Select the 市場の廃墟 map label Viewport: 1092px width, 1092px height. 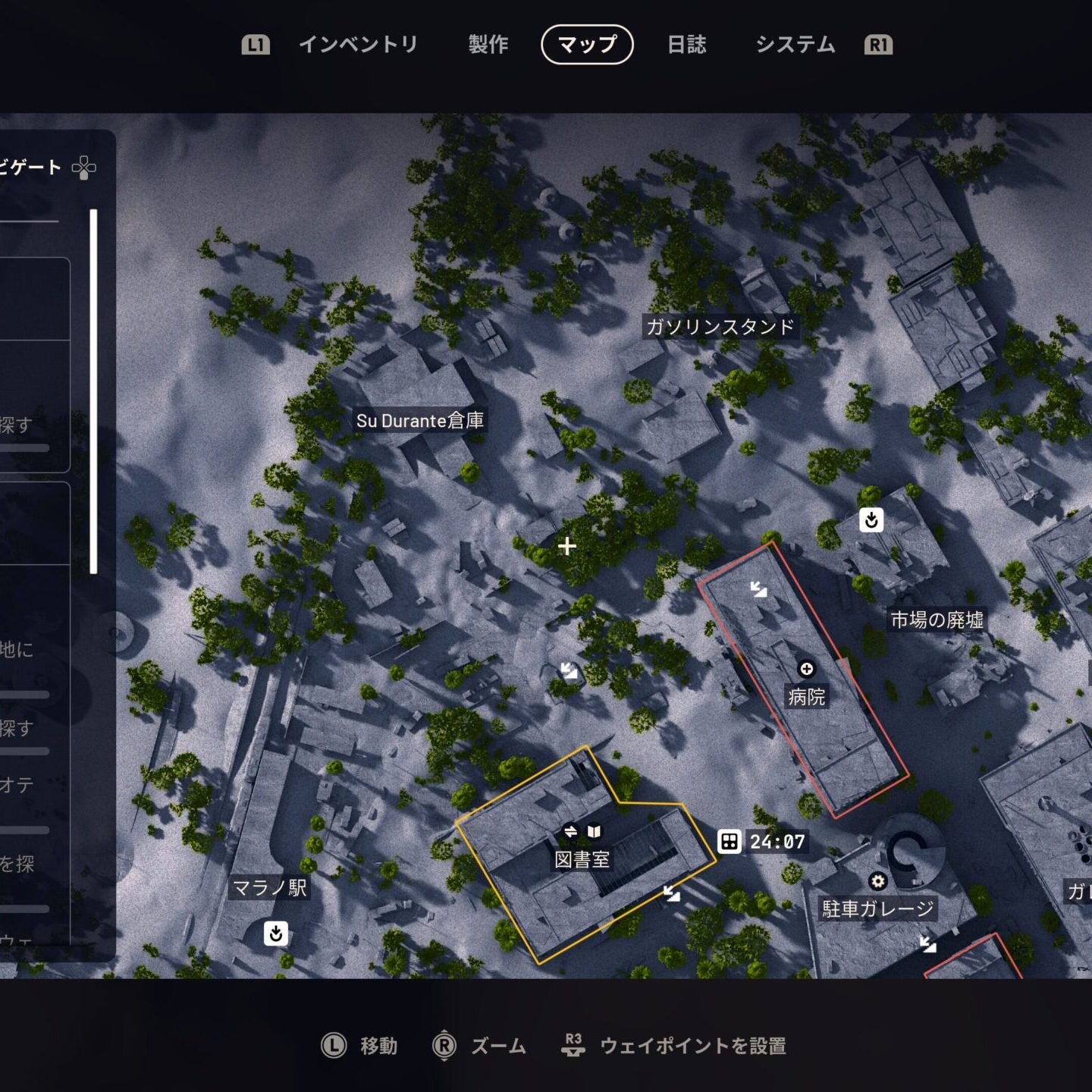tap(937, 620)
